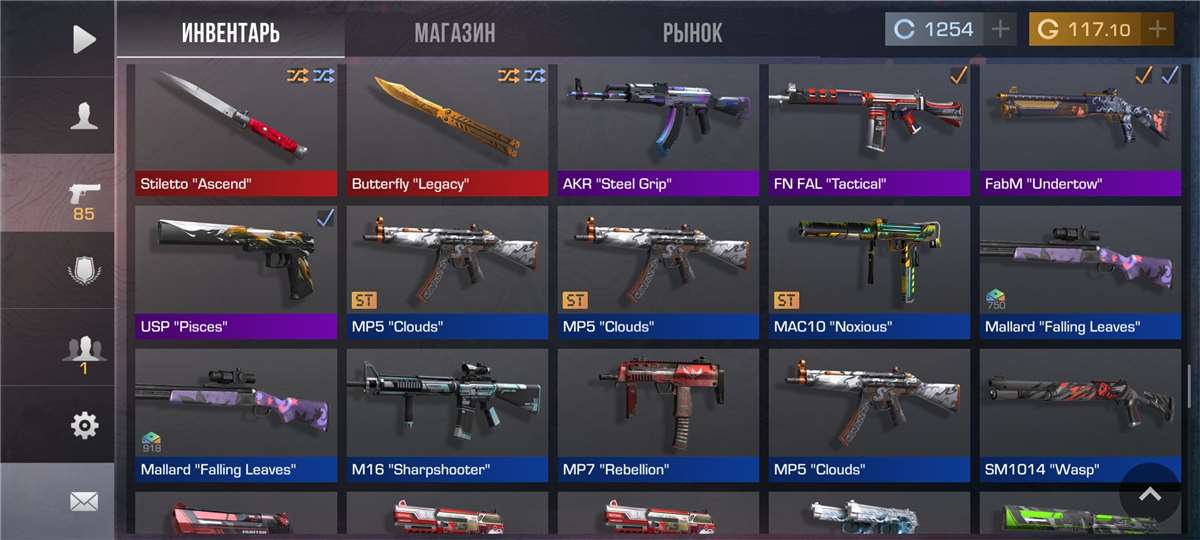The width and height of the screenshot is (1200, 540).
Task: Pick the M16 "Sharpshooter" skin
Action: click(447, 414)
